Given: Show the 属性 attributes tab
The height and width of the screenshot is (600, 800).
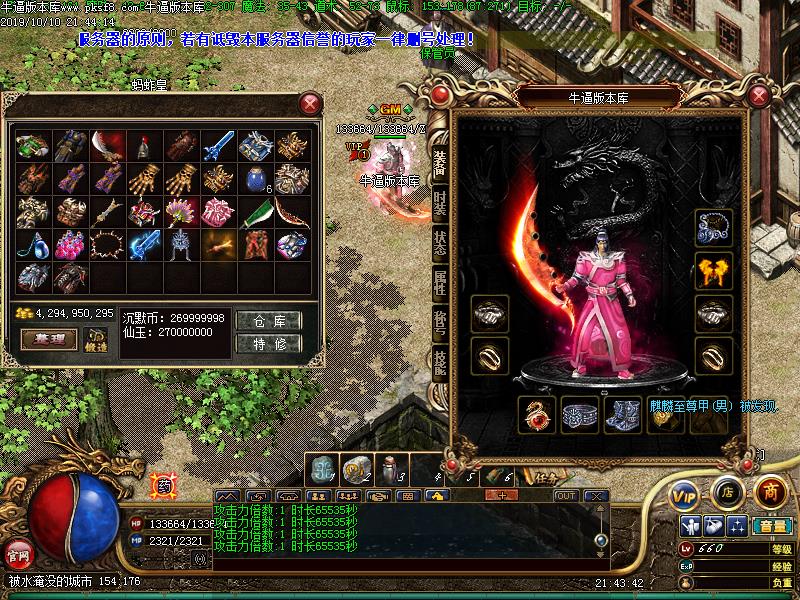Looking at the screenshot, I should coord(440,281).
